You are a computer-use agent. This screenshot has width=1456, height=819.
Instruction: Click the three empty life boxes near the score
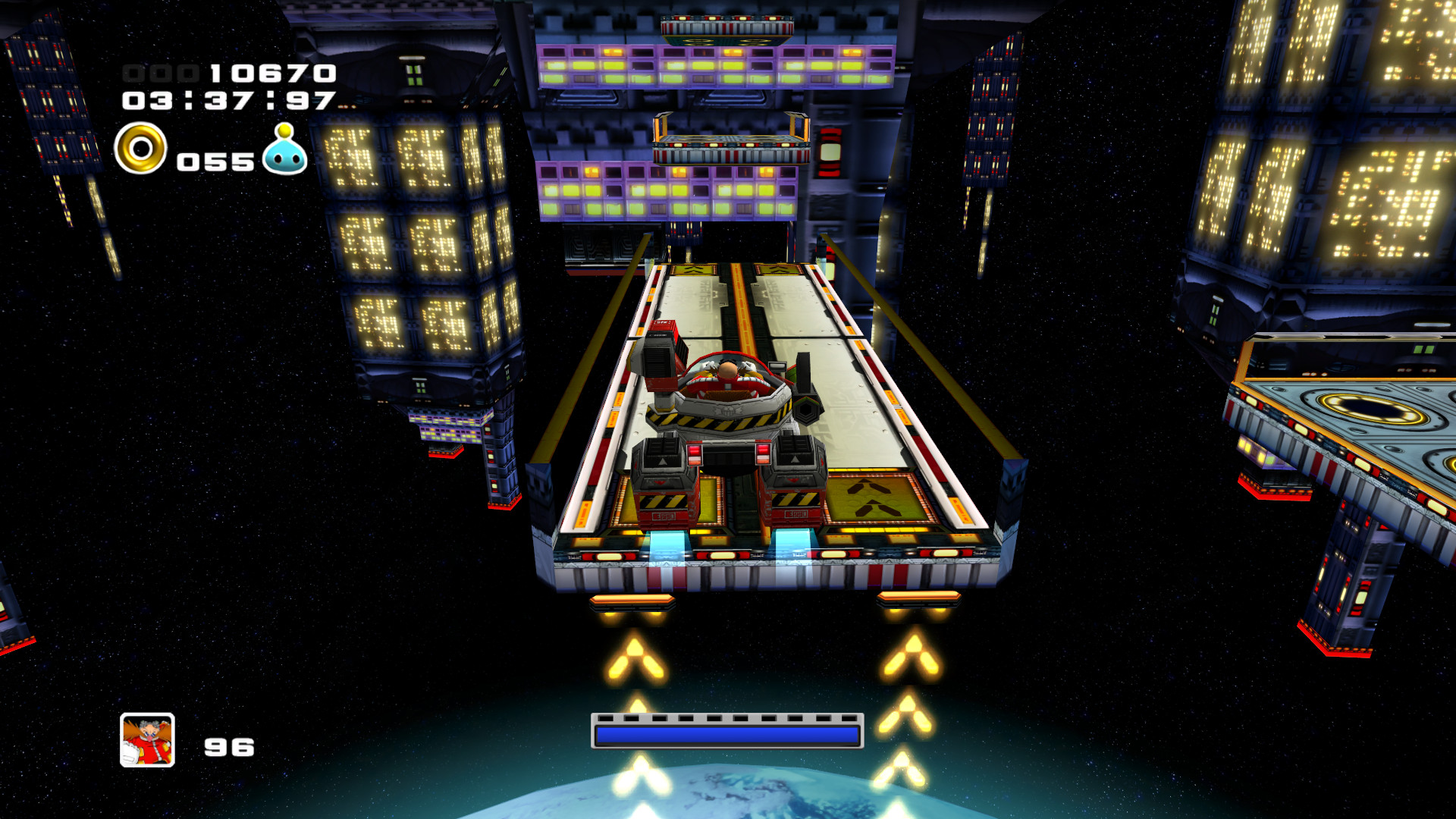159,72
